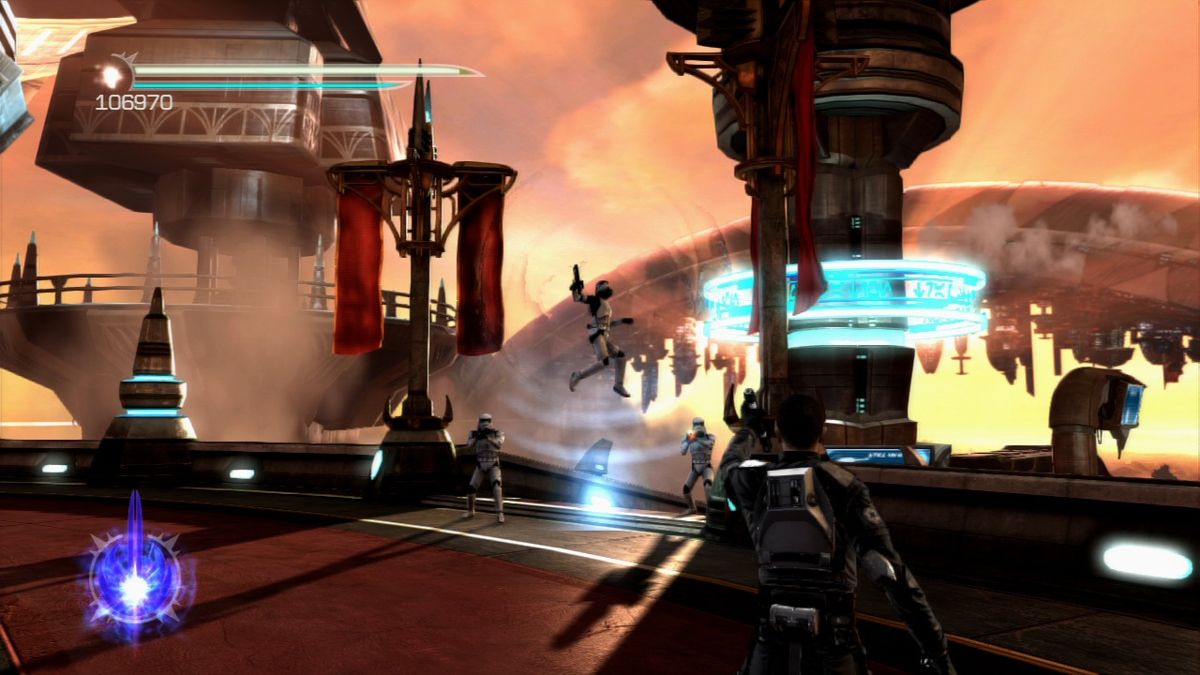Activate the glowing blue Force power icon
Image resolution: width=1200 pixels, height=675 pixels.
pyautogui.click(x=135, y=579)
